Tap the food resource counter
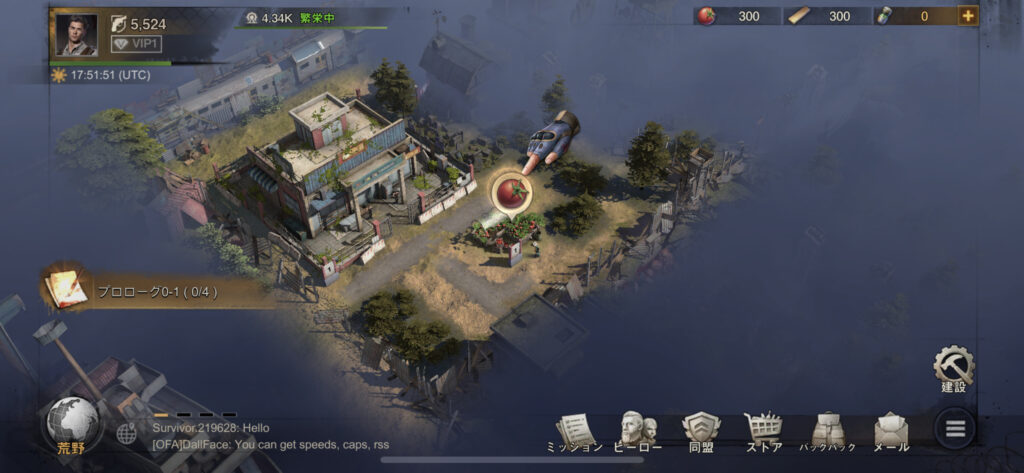This screenshot has width=1024, height=473. tap(737, 16)
